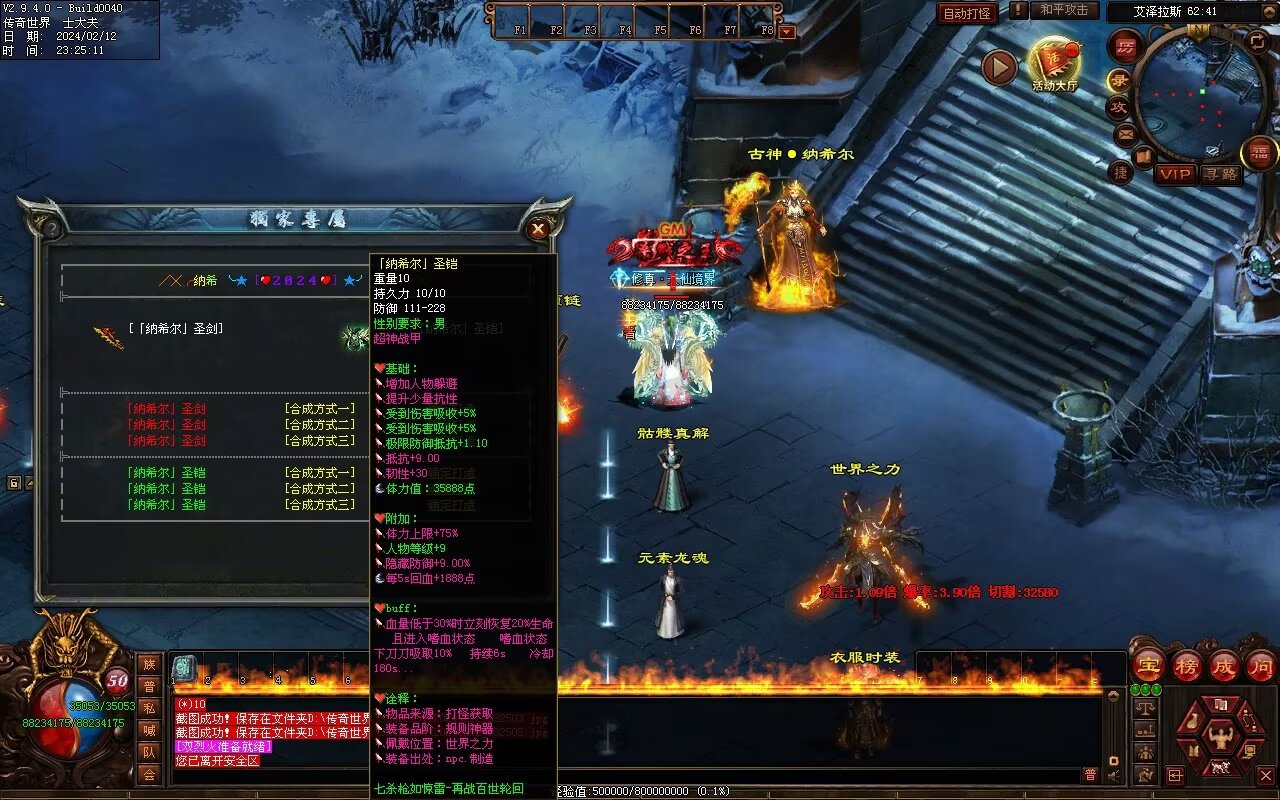Activate 寻路 pathfinding button
The width and height of the screenshot is (1280, 800).
coord(1220,174)
